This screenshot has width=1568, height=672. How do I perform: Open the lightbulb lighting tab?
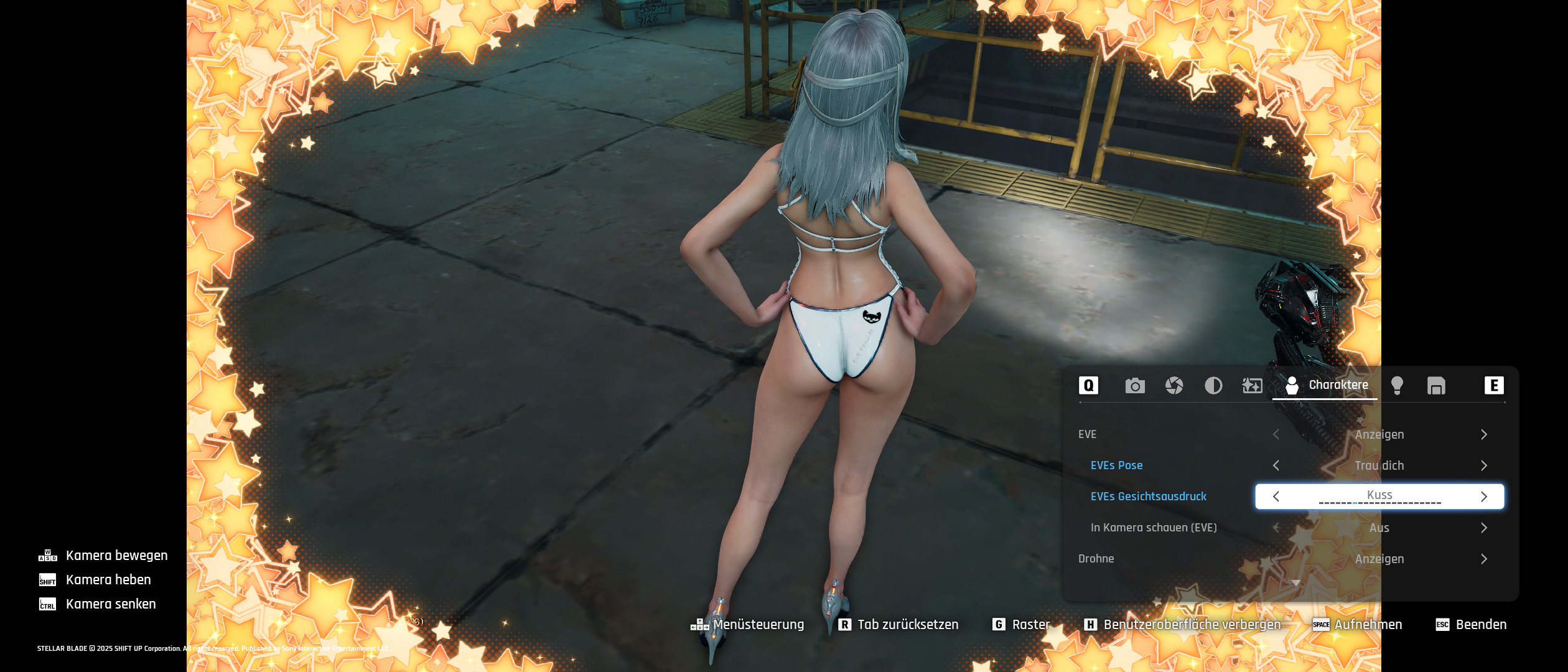(1397, 386)
